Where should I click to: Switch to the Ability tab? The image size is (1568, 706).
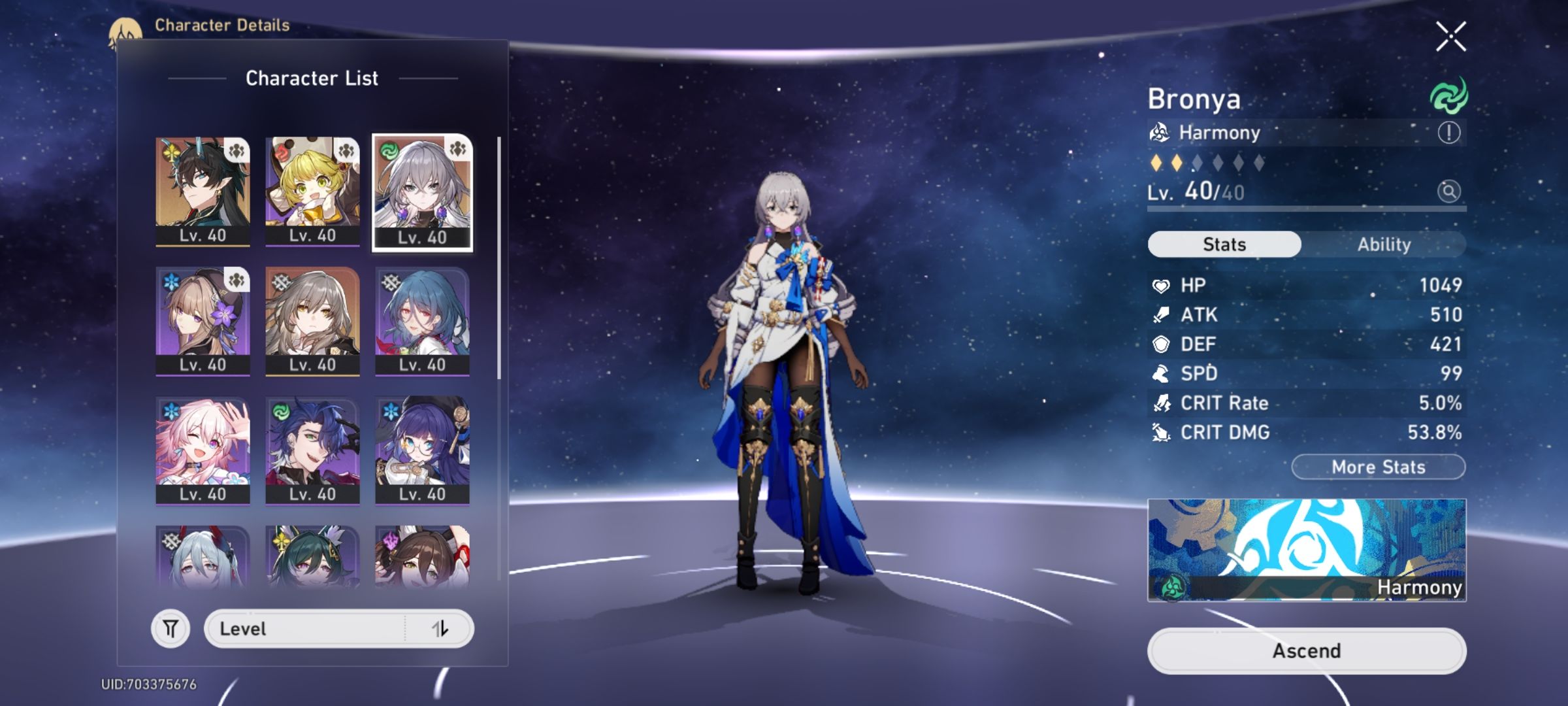[x=1383, y=244]
